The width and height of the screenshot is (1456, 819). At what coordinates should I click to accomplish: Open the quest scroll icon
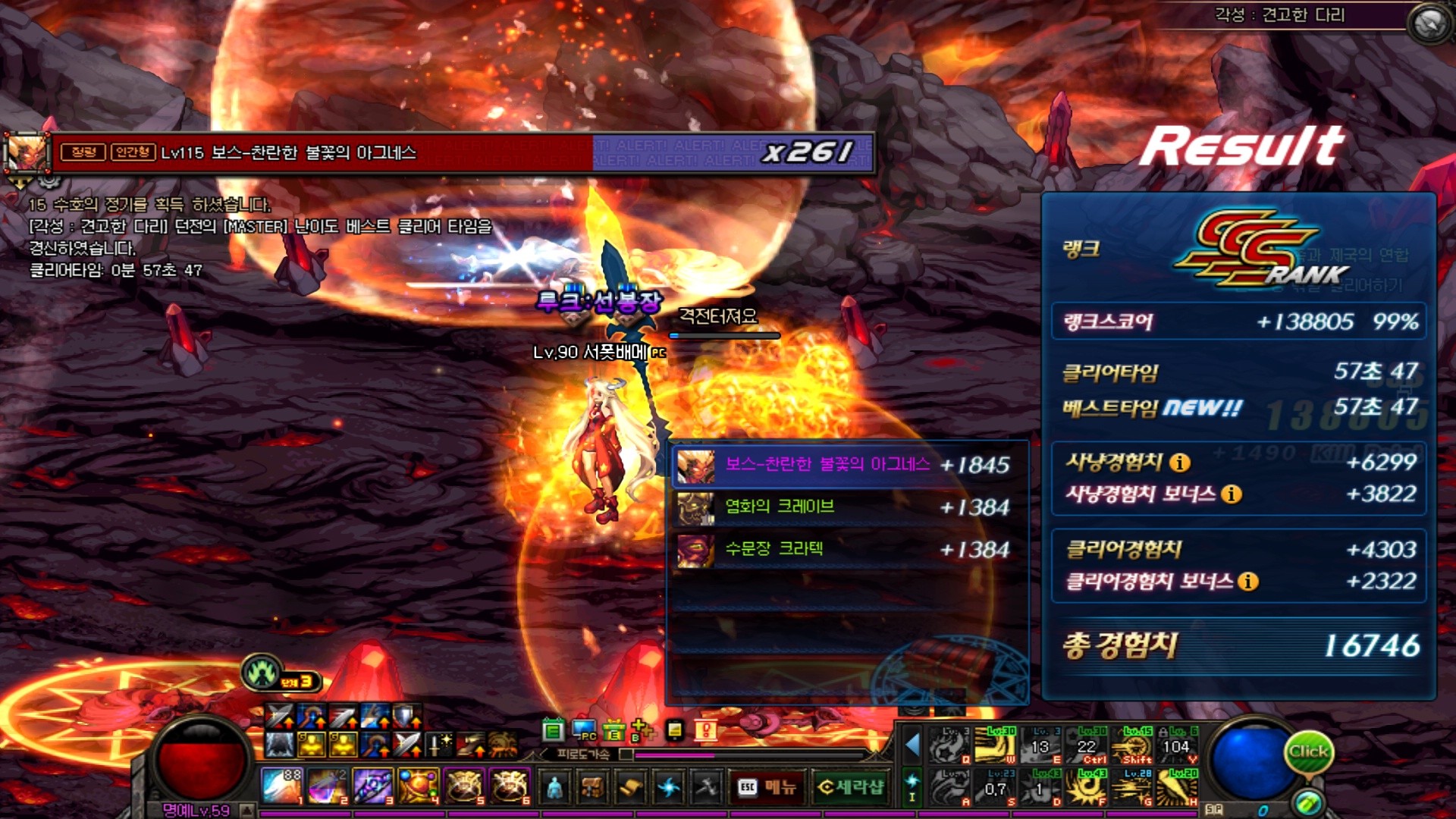pos(630,788)
